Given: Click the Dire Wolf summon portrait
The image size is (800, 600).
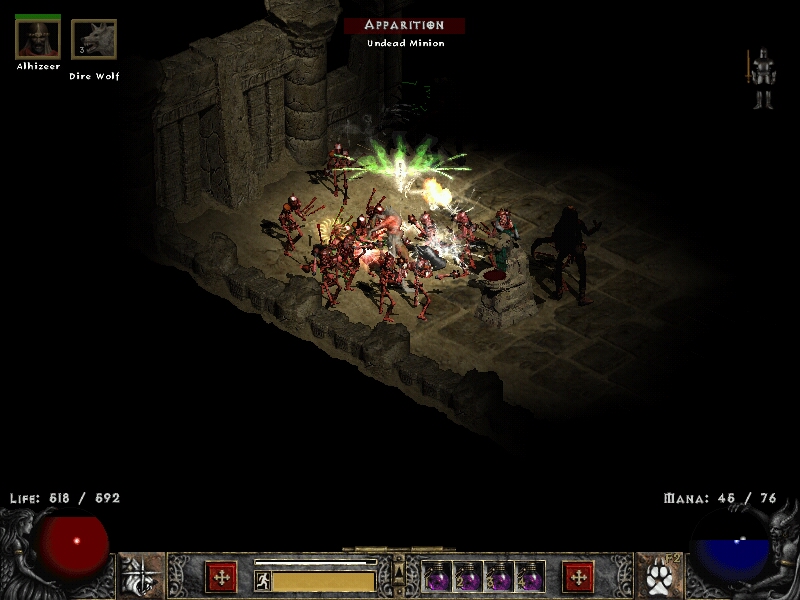Looking at the screenshot, I should [94, 40].
